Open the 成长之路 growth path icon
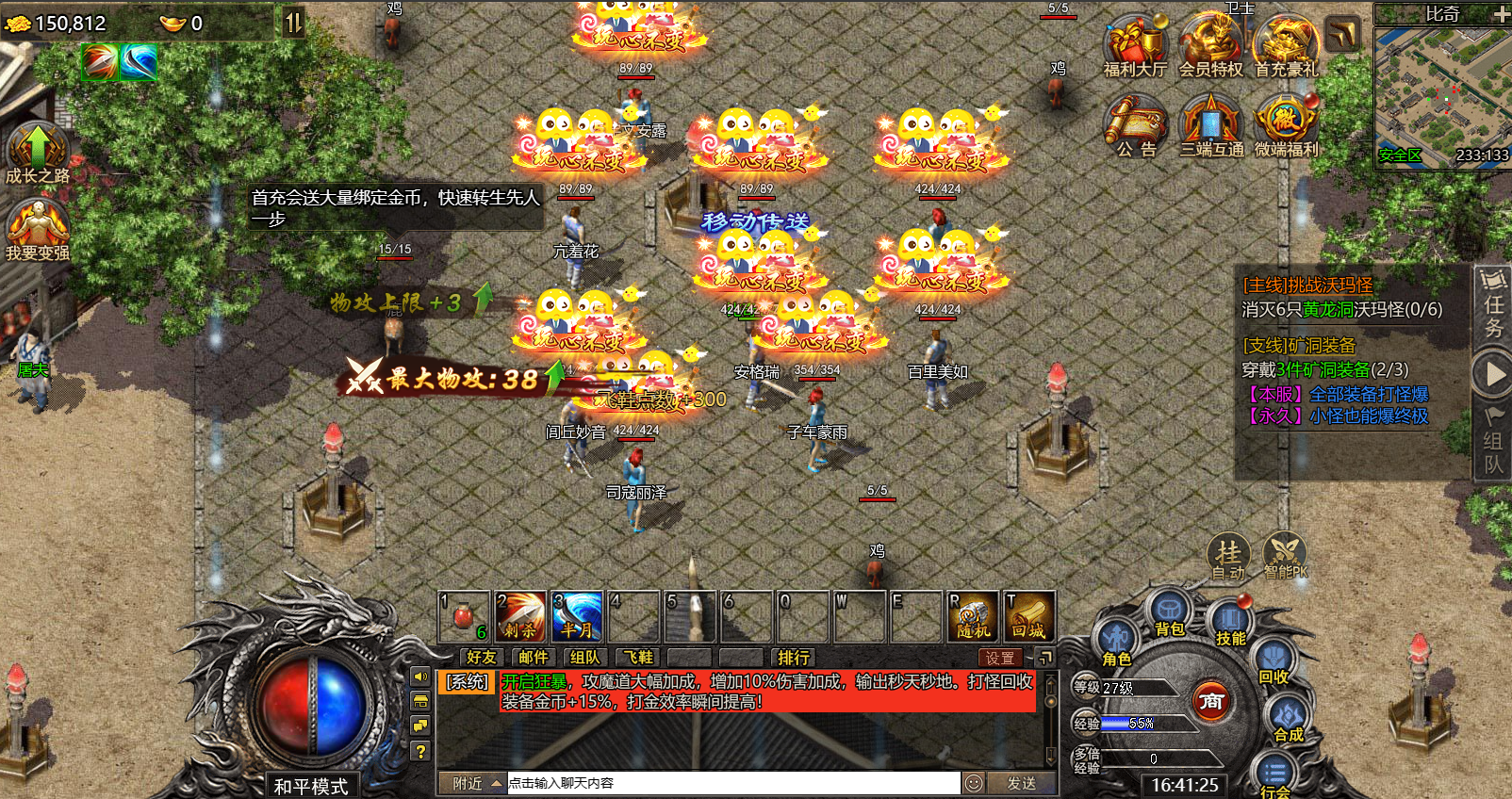Image resolution: width=1512 pixels, height=799 pixels. pyautogui.click(x=38, y=151)
